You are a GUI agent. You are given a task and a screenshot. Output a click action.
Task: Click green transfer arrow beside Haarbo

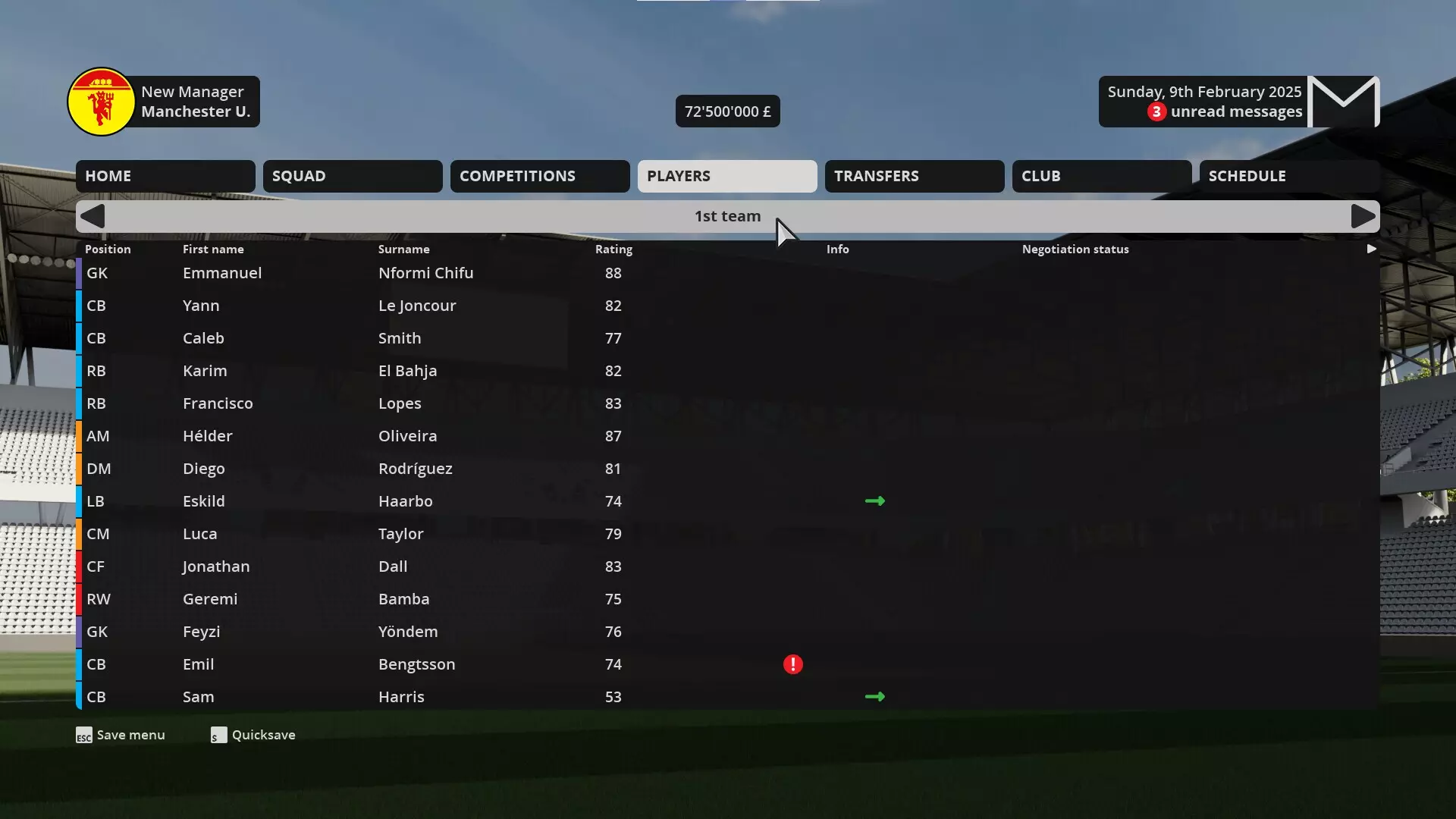(874, 500)
